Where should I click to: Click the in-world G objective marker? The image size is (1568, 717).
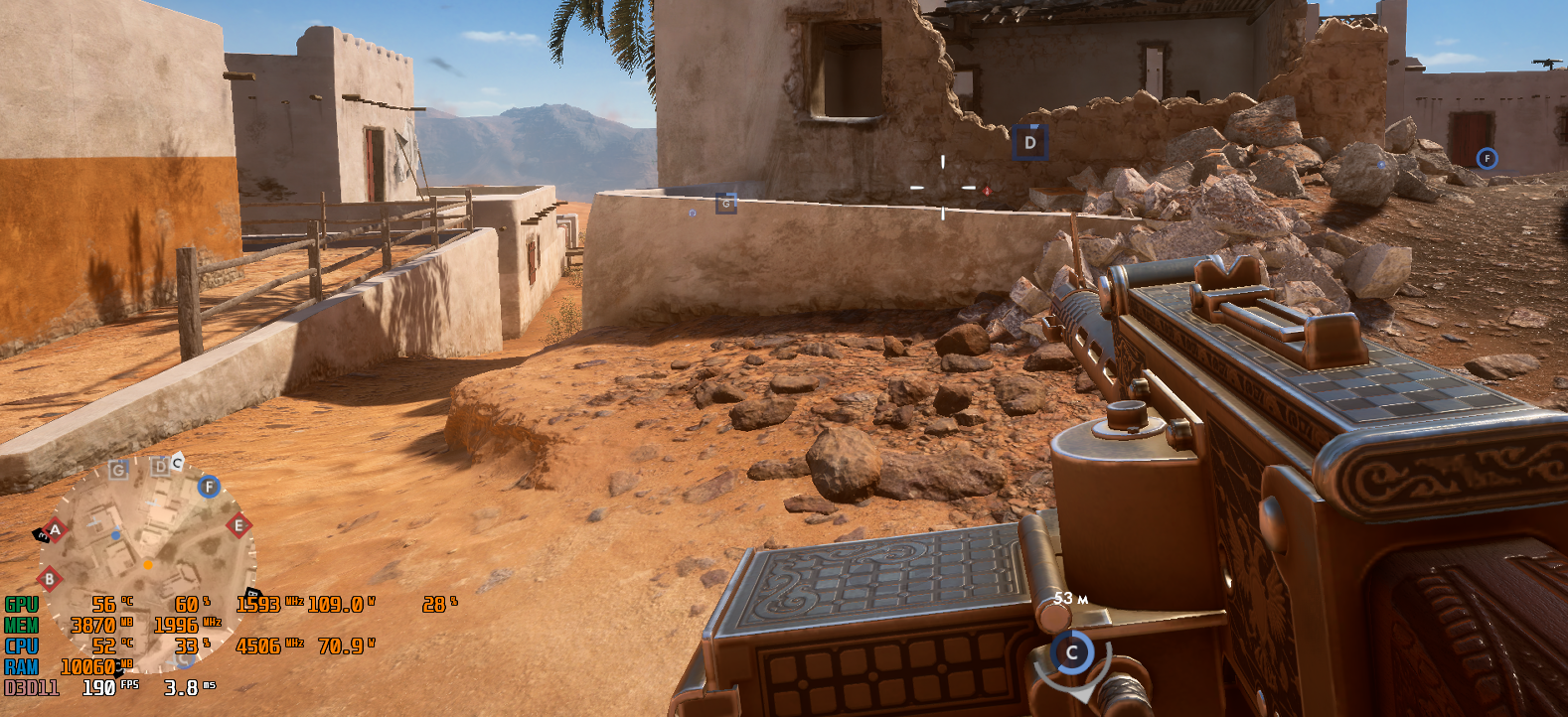[x=726, y=204]
